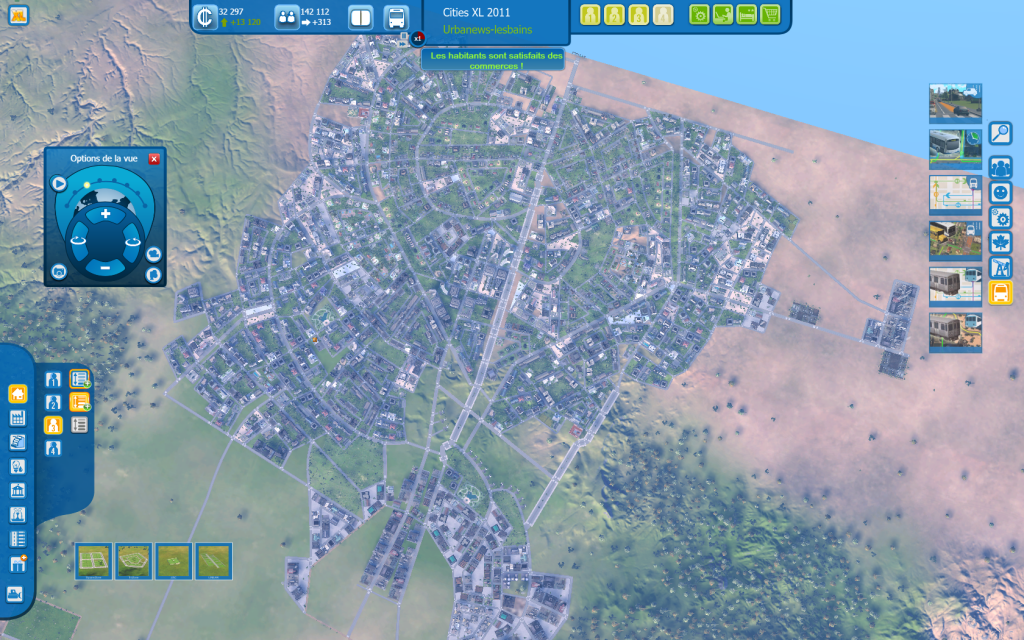Open the oil derrick resources overlay
The image size is (1024, 640).
pos(1000,267)
